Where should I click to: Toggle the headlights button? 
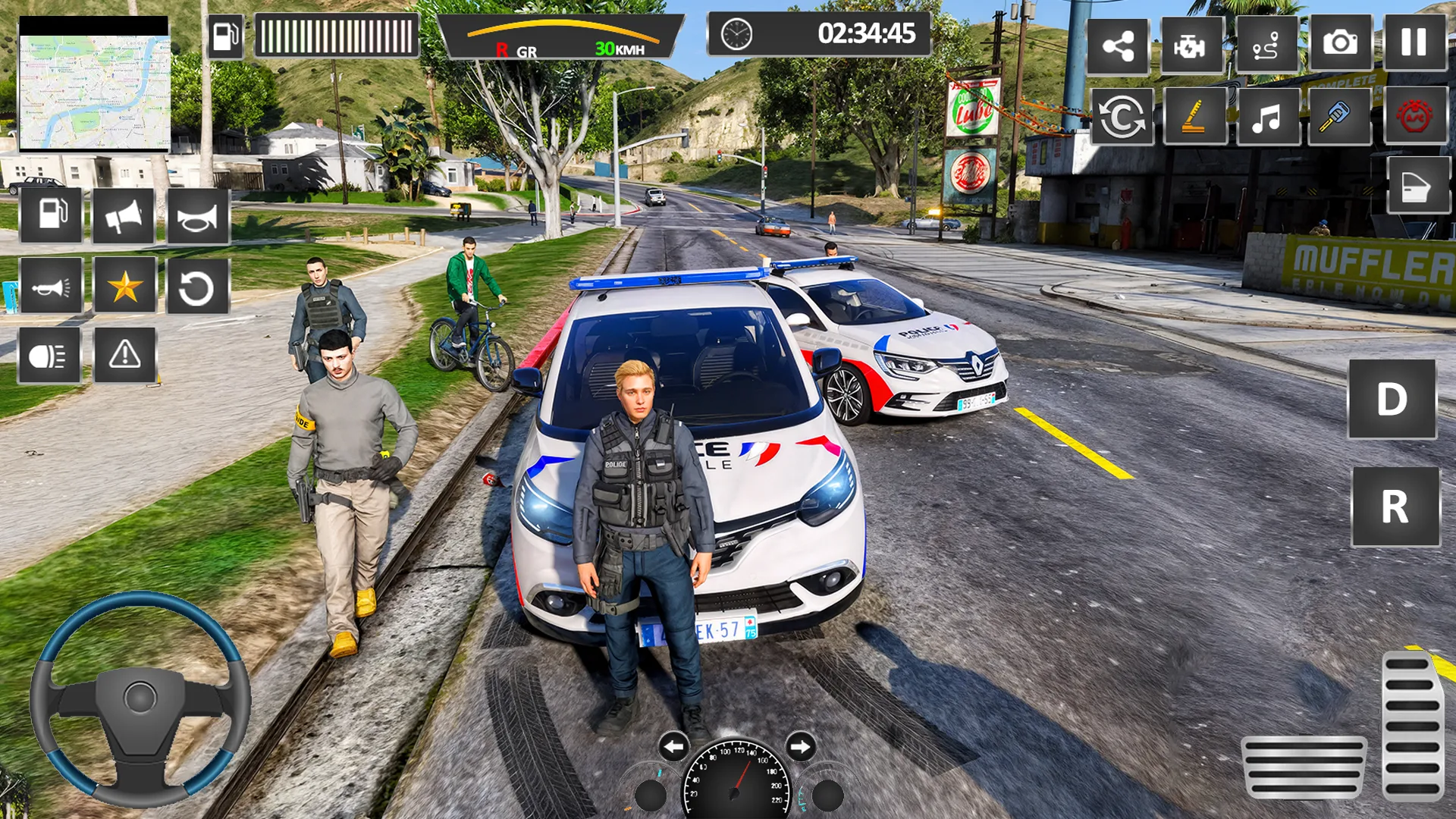point(49,356)
